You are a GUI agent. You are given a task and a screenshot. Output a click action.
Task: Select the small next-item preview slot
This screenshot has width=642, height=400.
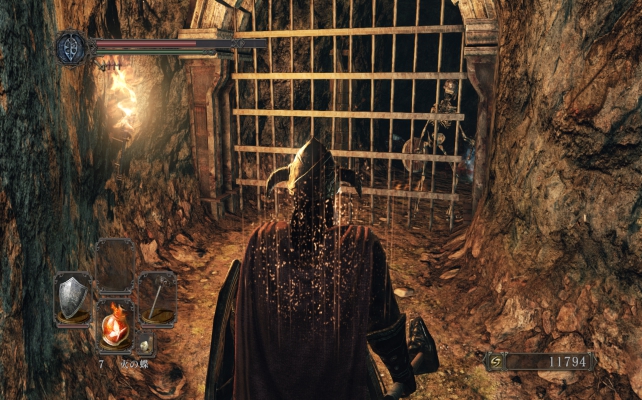coord(145,345)
